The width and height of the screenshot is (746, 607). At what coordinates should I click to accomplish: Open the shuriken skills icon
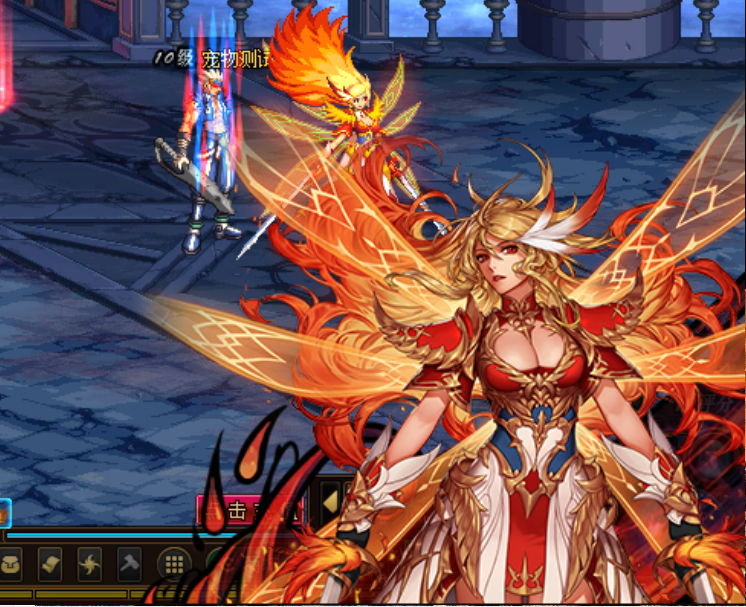click(x=90, y=565)
